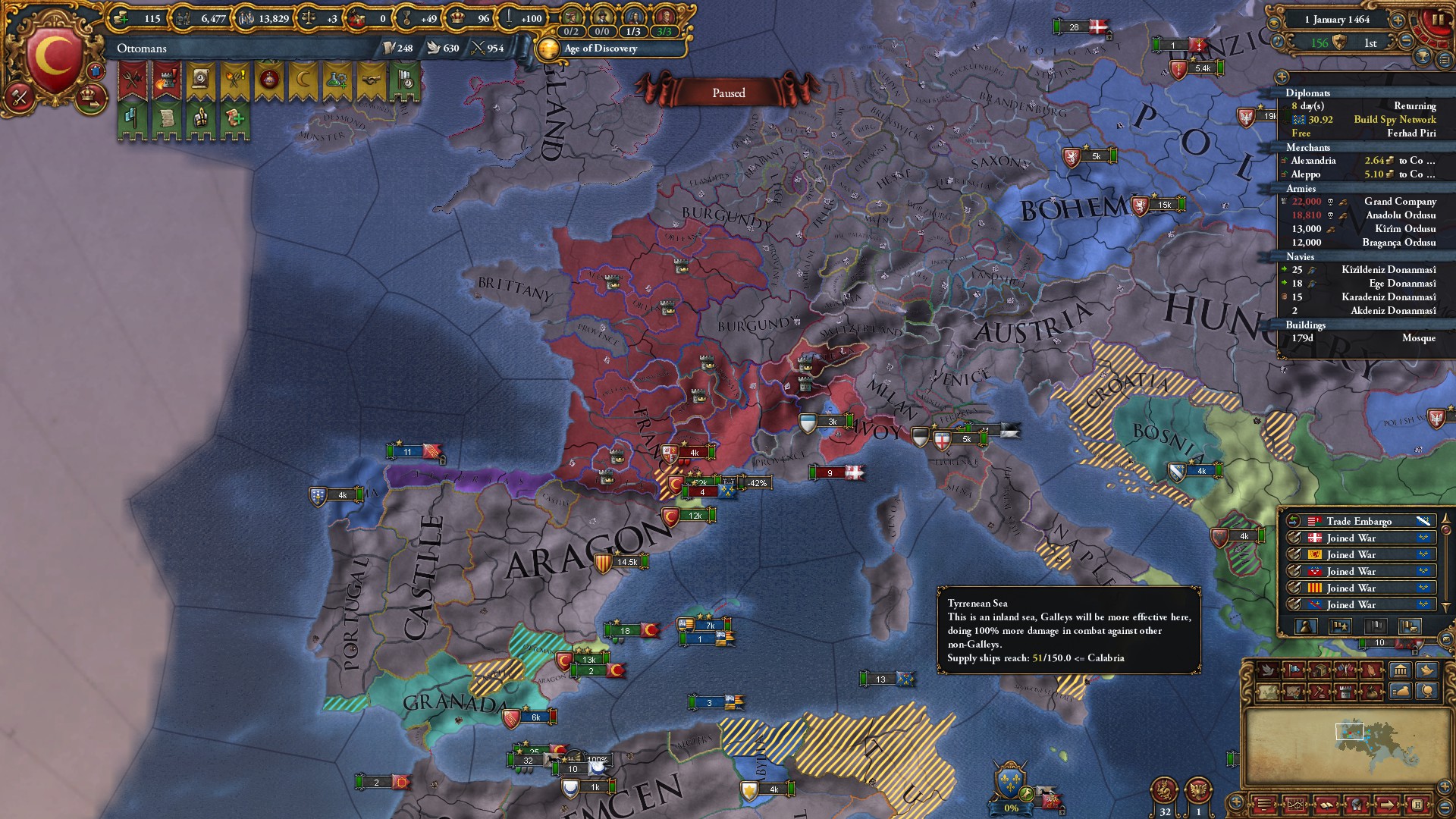The image size is (1456, 819).
Task: Open the Build Spy Network diplomat entry
Action: click(1394, 120)
